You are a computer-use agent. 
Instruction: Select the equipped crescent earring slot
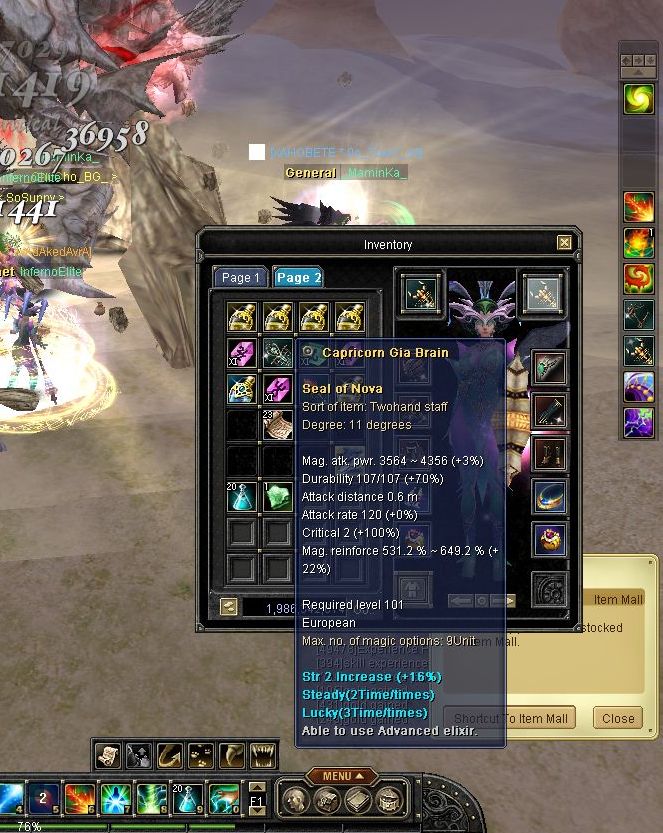tap(549, 497)
